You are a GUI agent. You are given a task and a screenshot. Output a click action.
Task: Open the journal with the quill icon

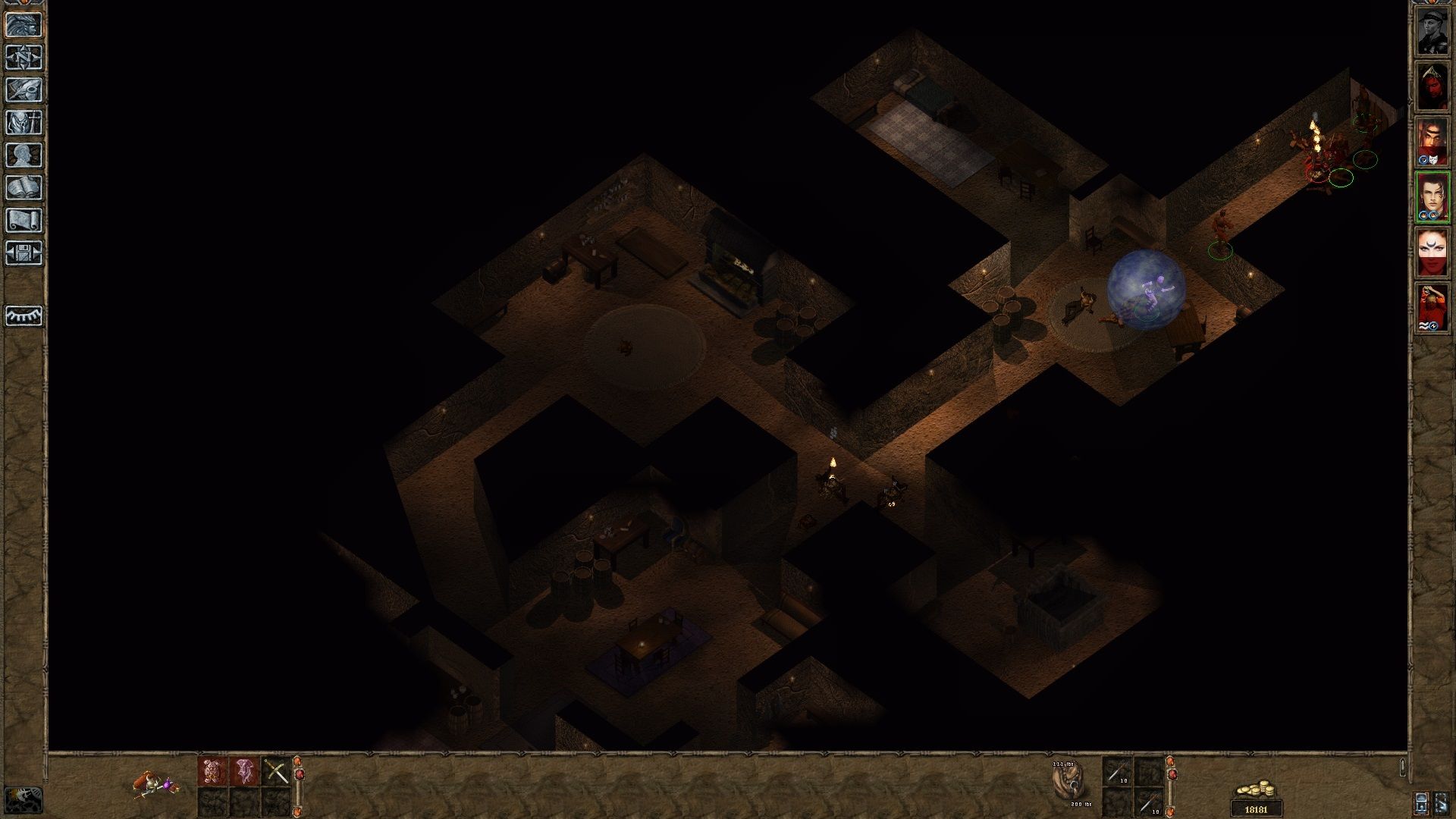24,90
